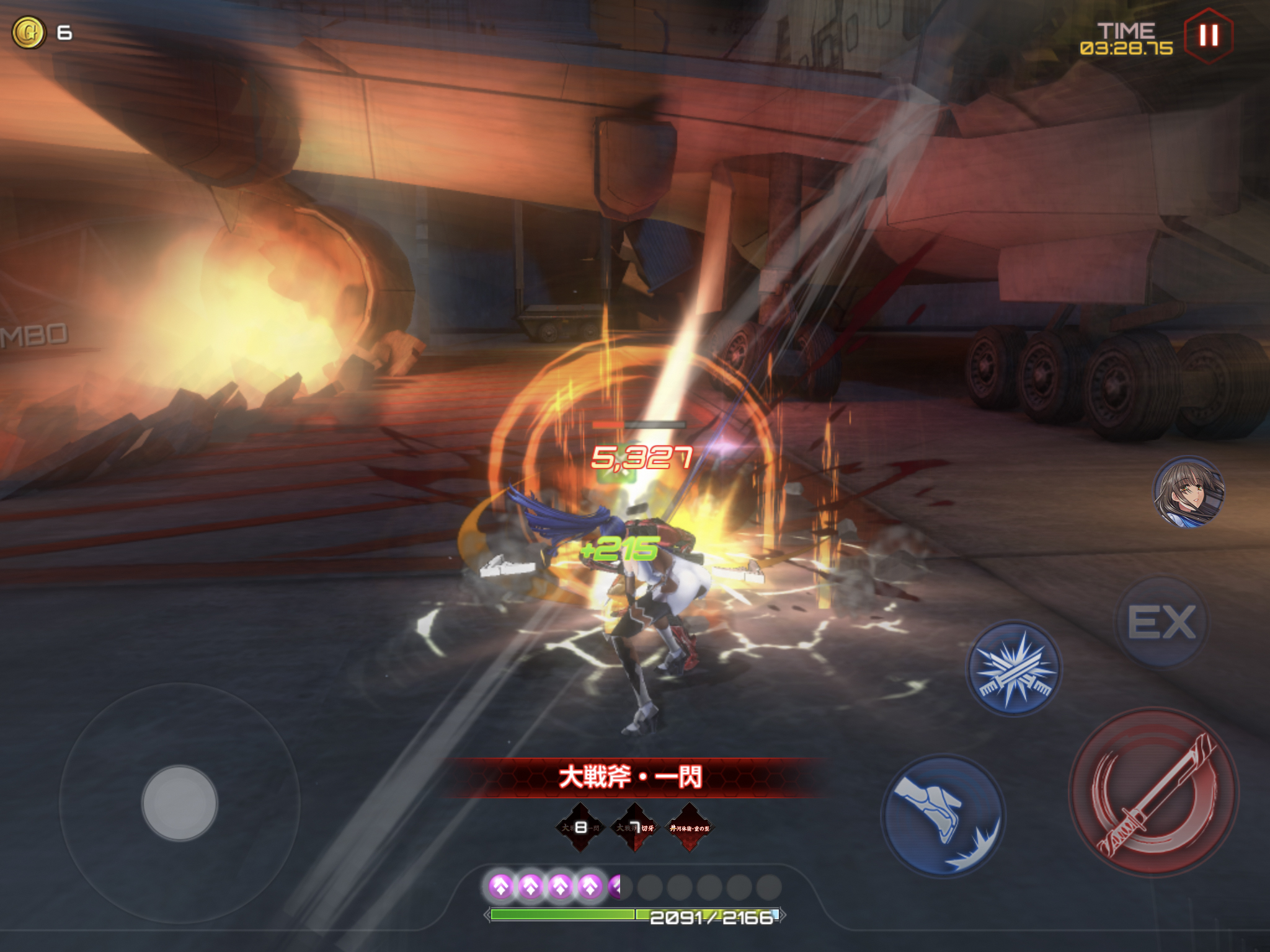Screen dimensions: 1270x952
Task: Activate the blue crossed-swords burst skill
Action: 1014,669
